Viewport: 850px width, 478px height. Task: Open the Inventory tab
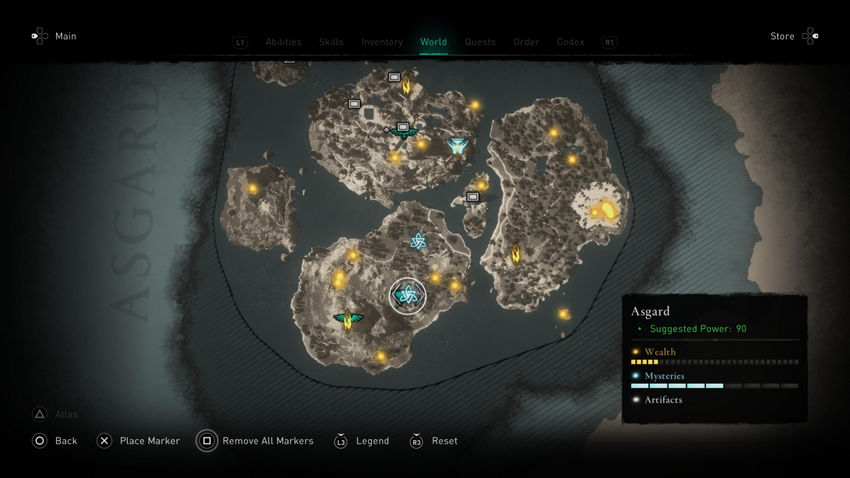tap(382, 42)
